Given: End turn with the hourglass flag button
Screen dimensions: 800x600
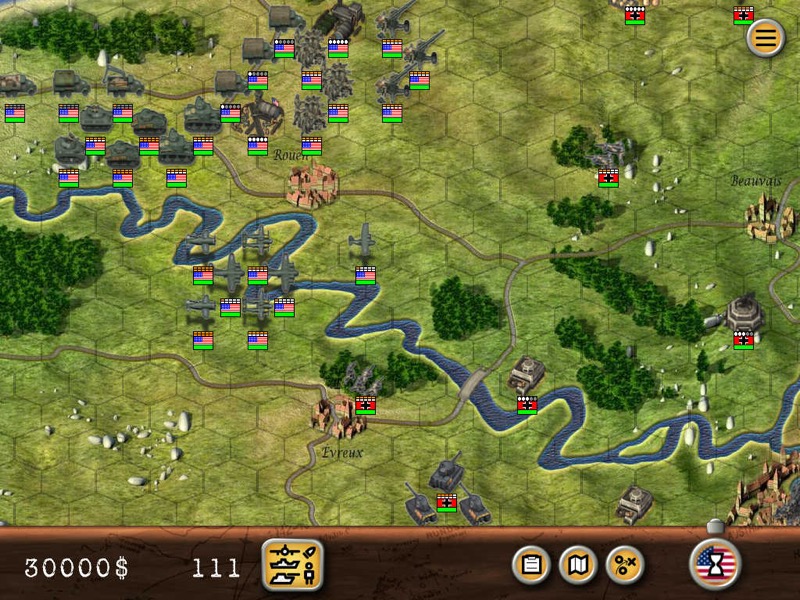Looking at the screenshot, I should click(x=714, y=564).
